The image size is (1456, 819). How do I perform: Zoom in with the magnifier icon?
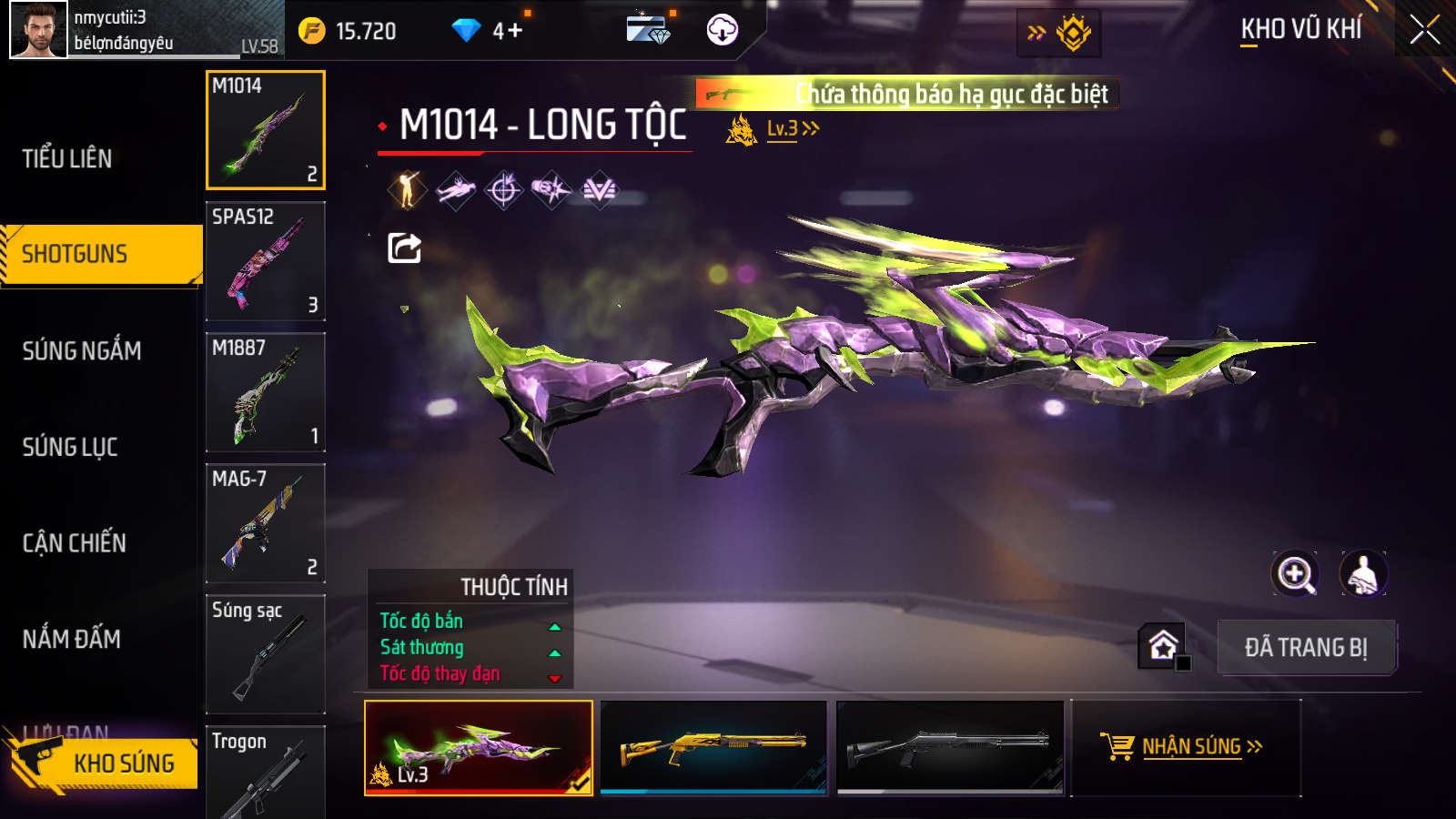coord(1295,574)
